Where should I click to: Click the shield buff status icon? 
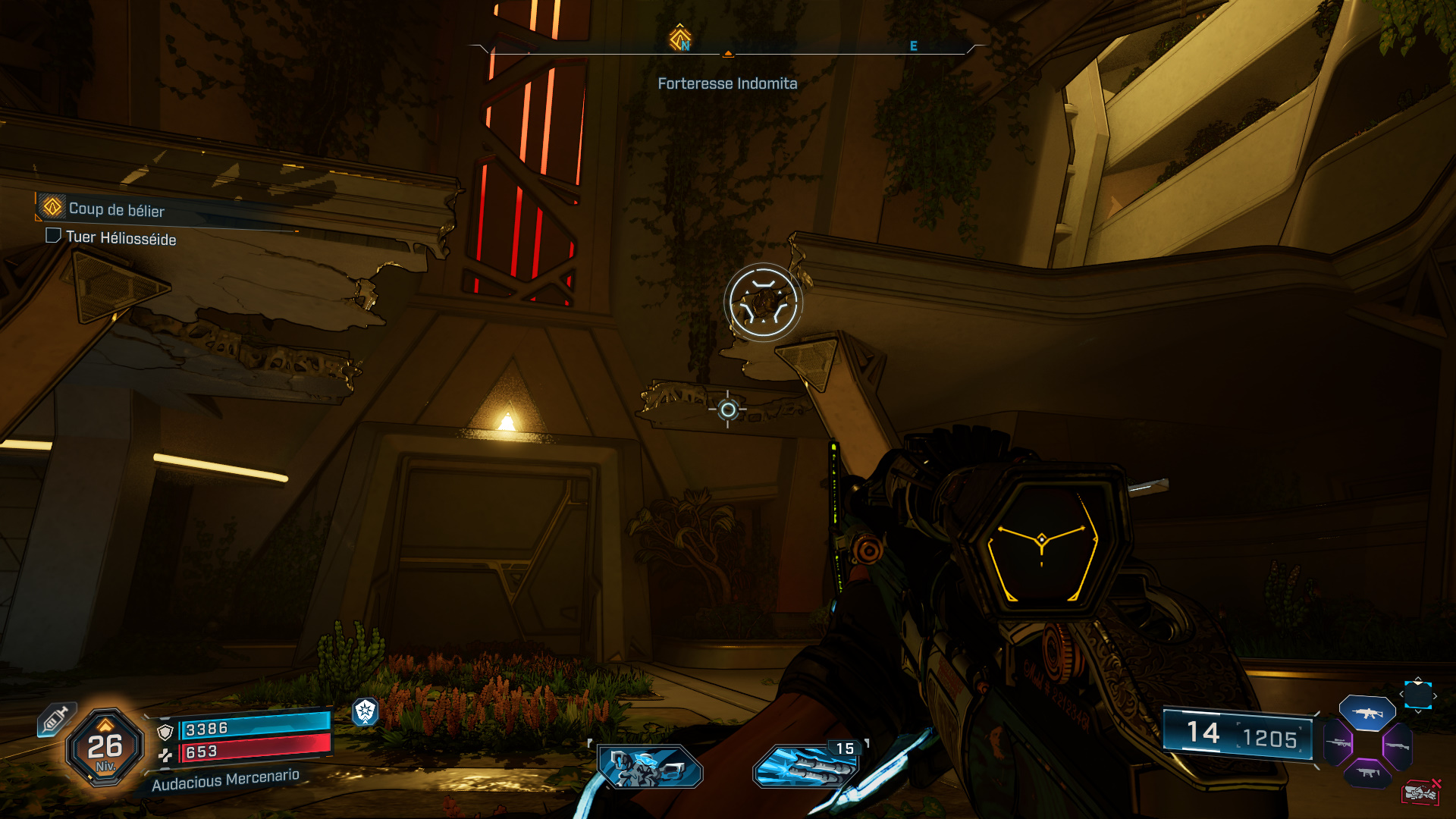366,711
